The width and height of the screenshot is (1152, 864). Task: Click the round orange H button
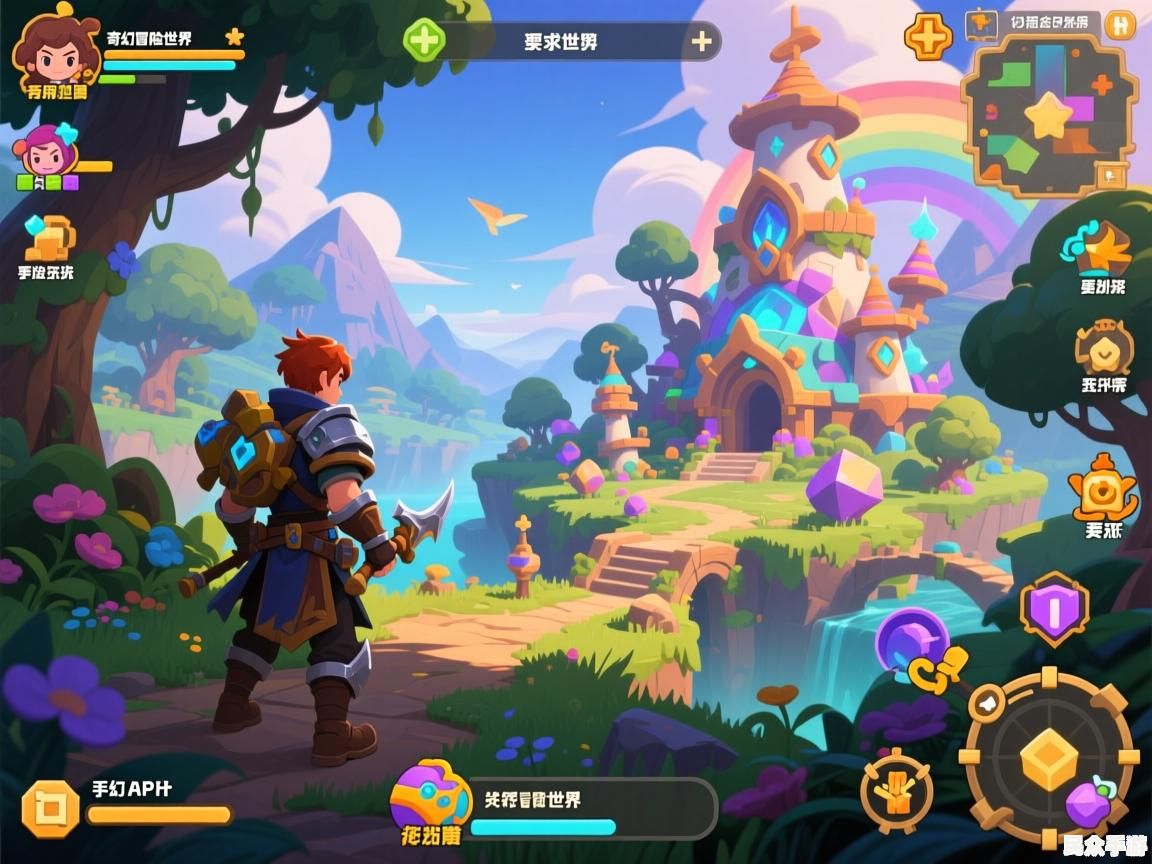tap(1121, 25)
